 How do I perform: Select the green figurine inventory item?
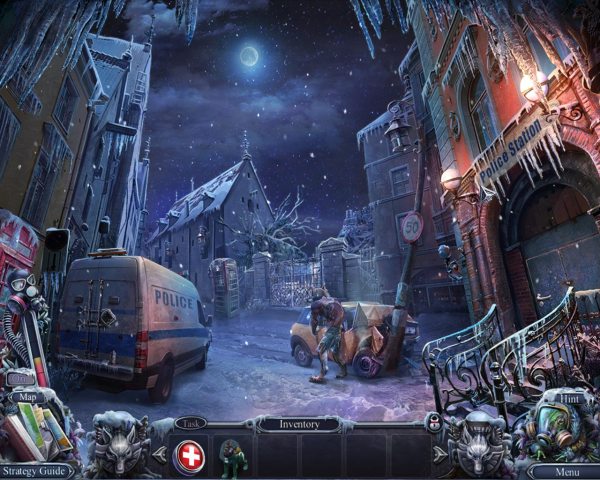click(x=231, y=456)
